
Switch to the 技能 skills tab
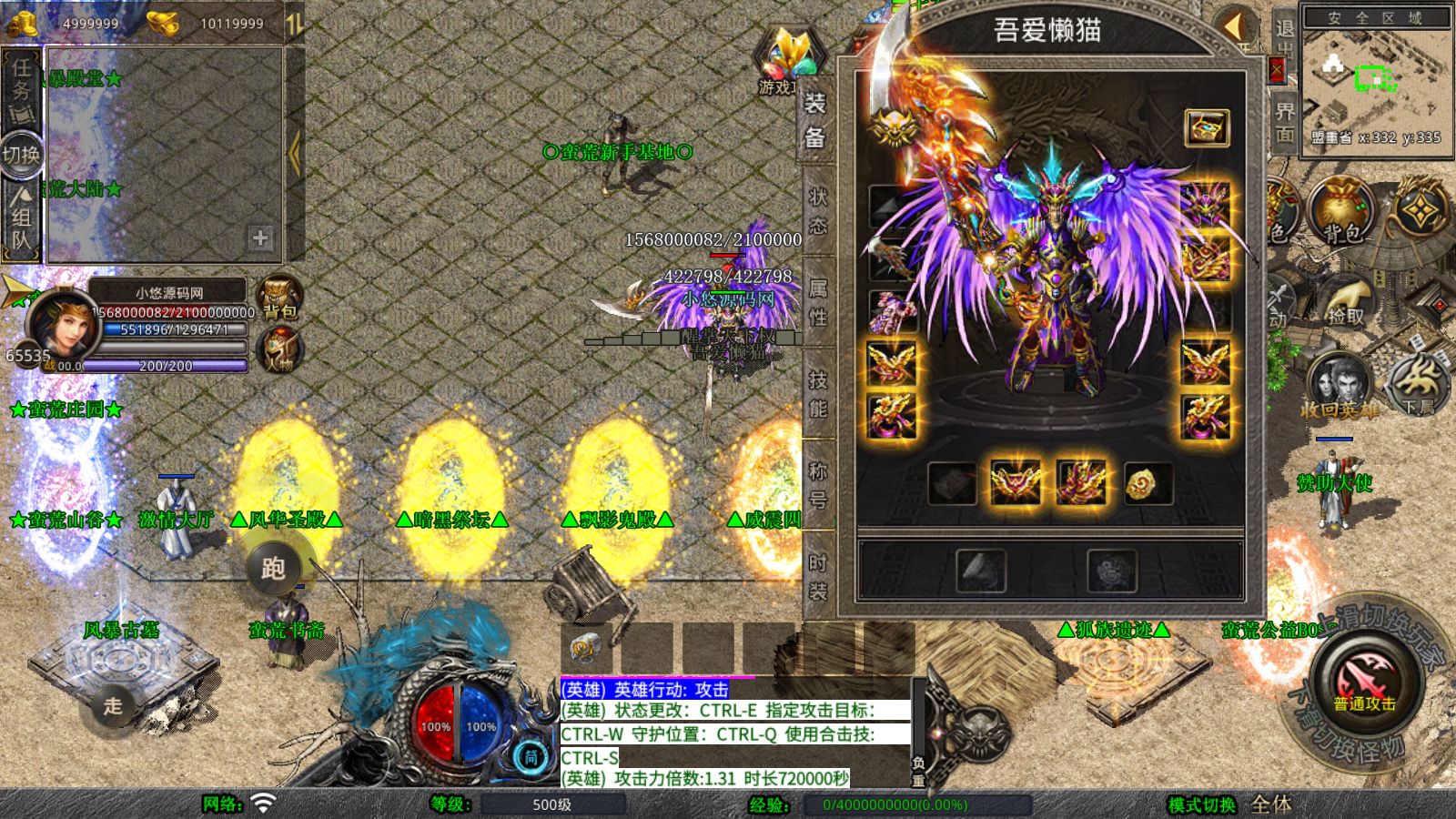pyautogui.click(x=817, y=394)
